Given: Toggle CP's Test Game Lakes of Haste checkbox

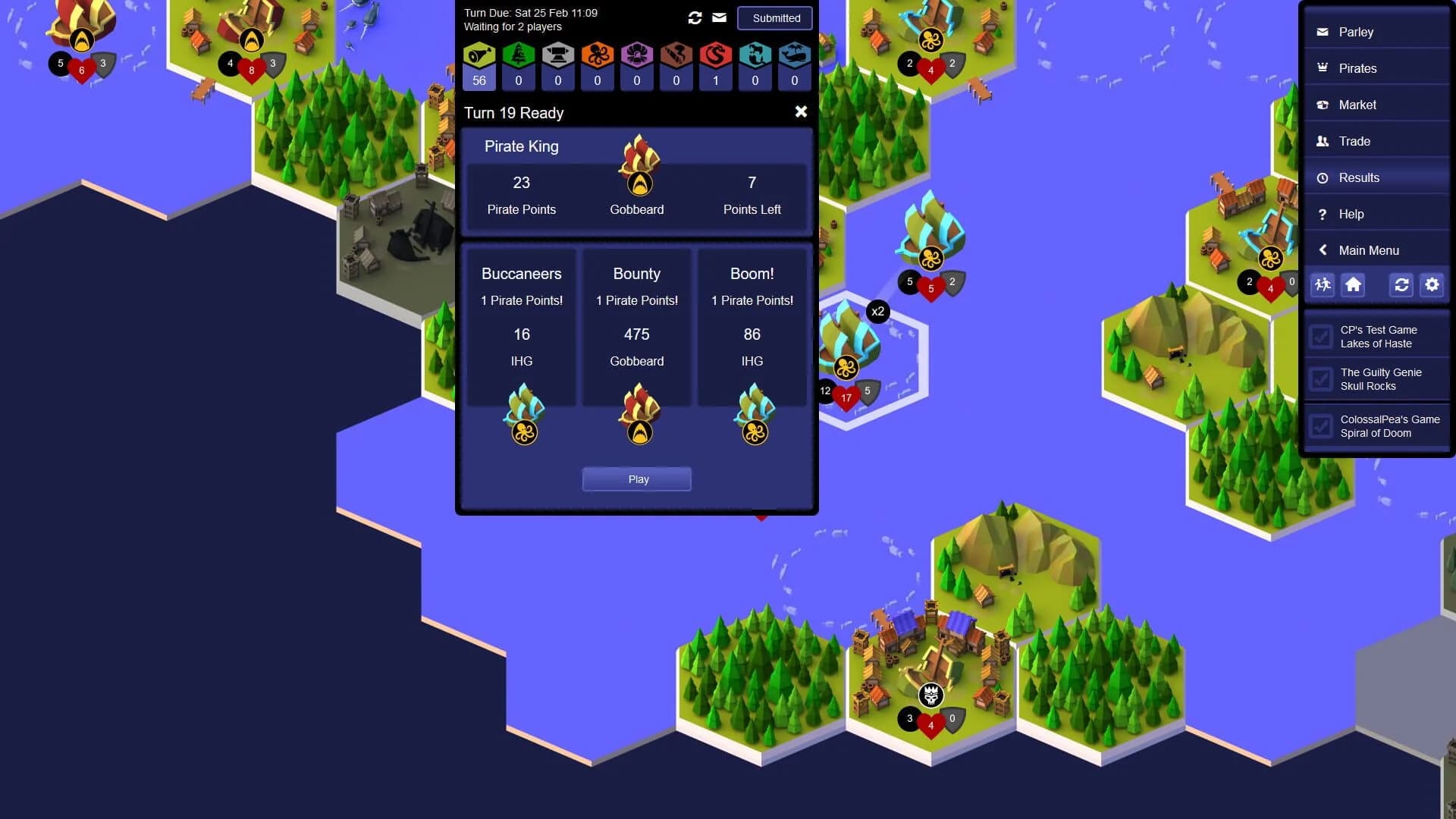Looking at the screenshot, I should pyautogui.click(x=1322, y=337).
